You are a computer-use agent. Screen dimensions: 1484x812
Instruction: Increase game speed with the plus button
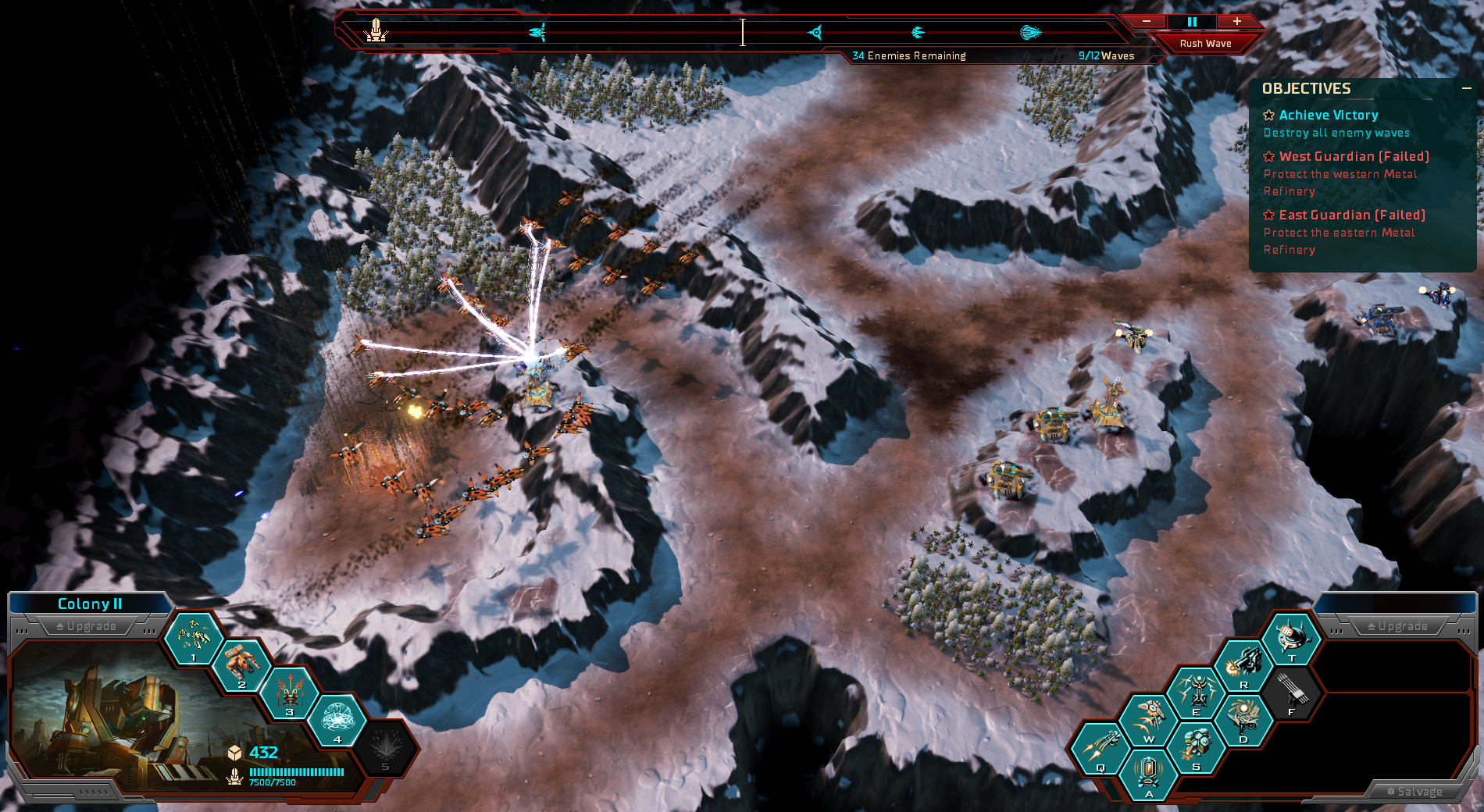(1237, 22)
